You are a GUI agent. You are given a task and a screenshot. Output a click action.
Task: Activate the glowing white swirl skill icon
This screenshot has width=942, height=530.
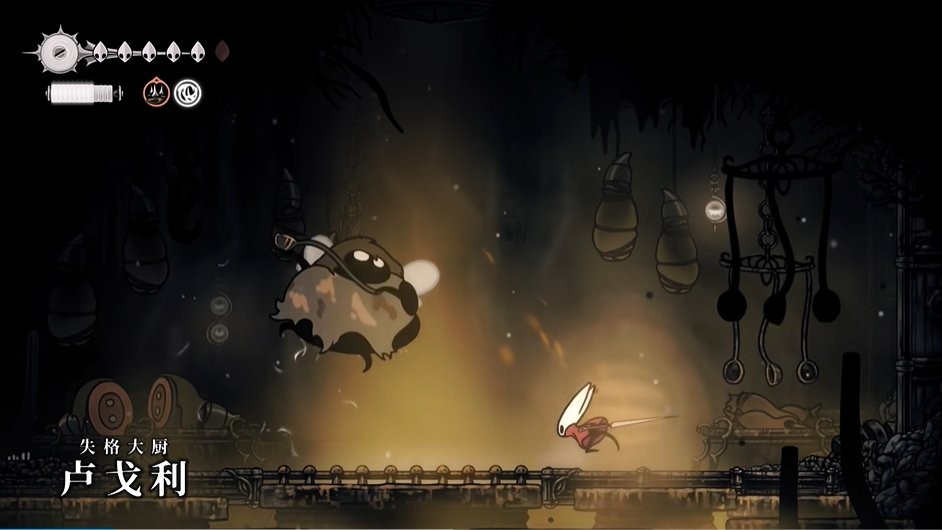click(x=187, y=93)
